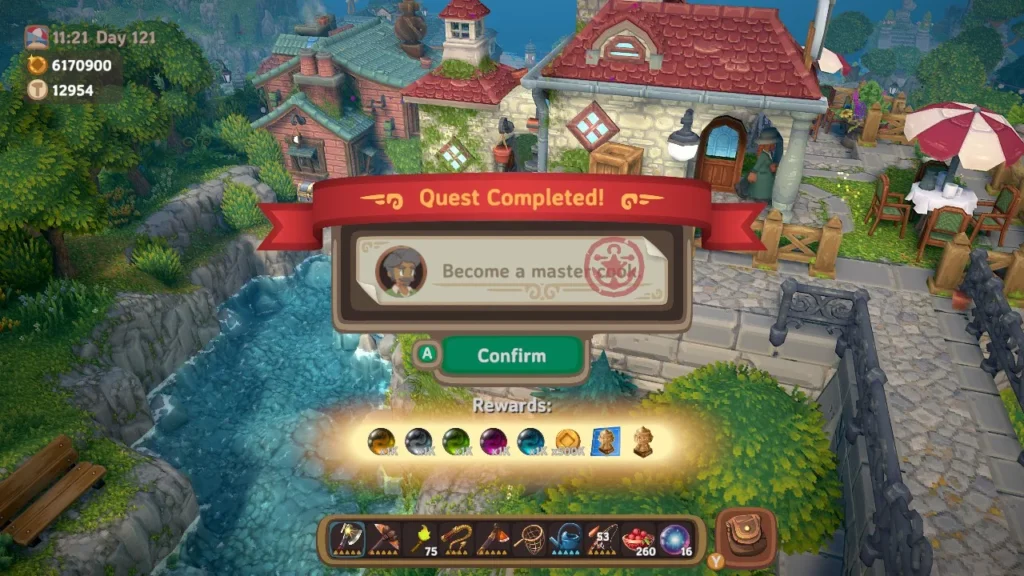
Task: Inspect the gold coin reward
Action: pos(567,442)
